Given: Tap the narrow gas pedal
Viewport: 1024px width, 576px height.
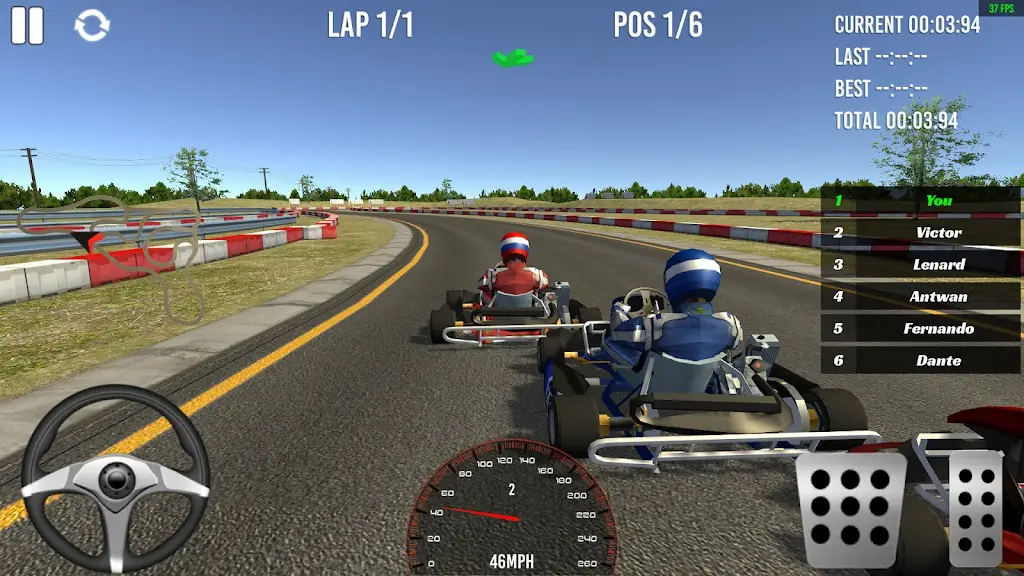Looking at the screenshot, I should [974, 509].
